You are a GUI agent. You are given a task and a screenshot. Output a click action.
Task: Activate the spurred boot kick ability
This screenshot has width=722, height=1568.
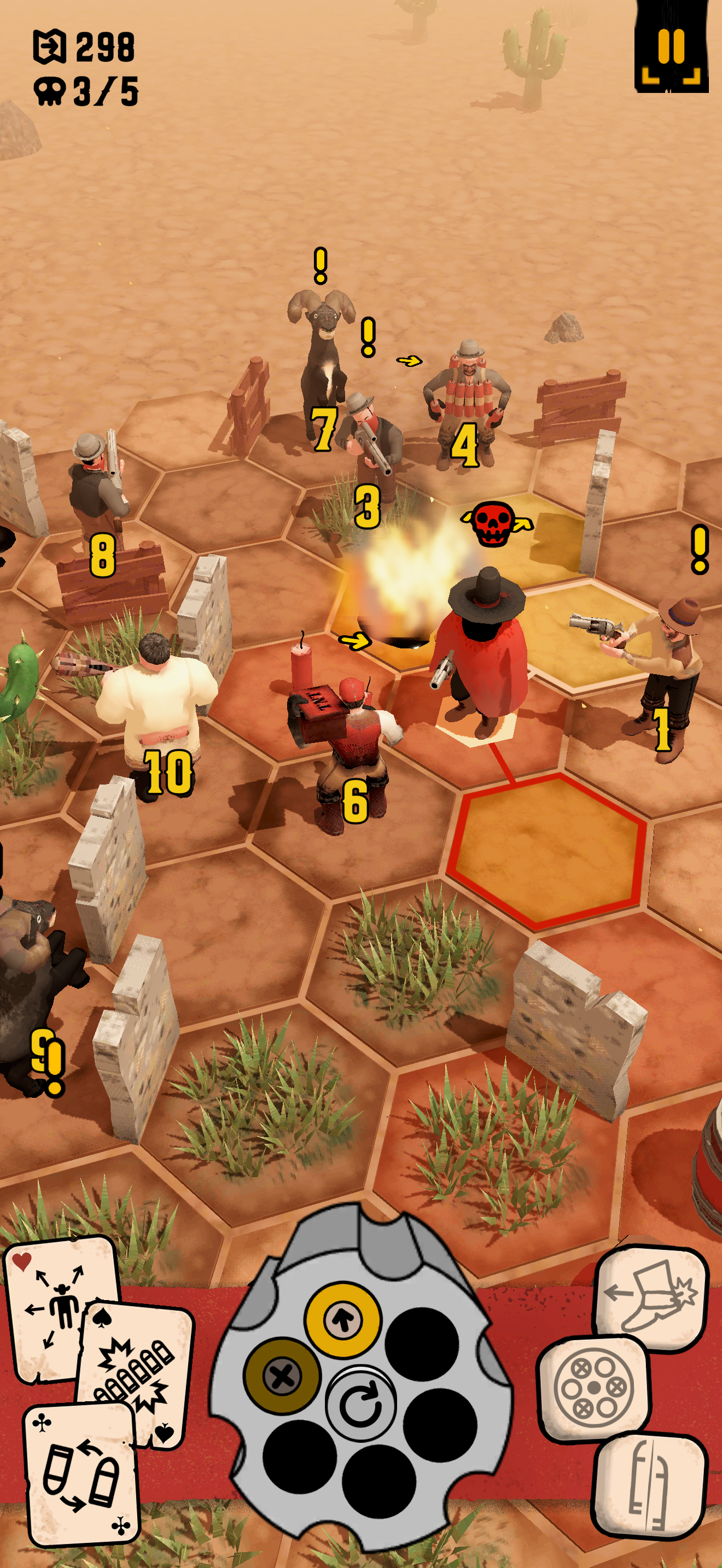(650, 1298)
